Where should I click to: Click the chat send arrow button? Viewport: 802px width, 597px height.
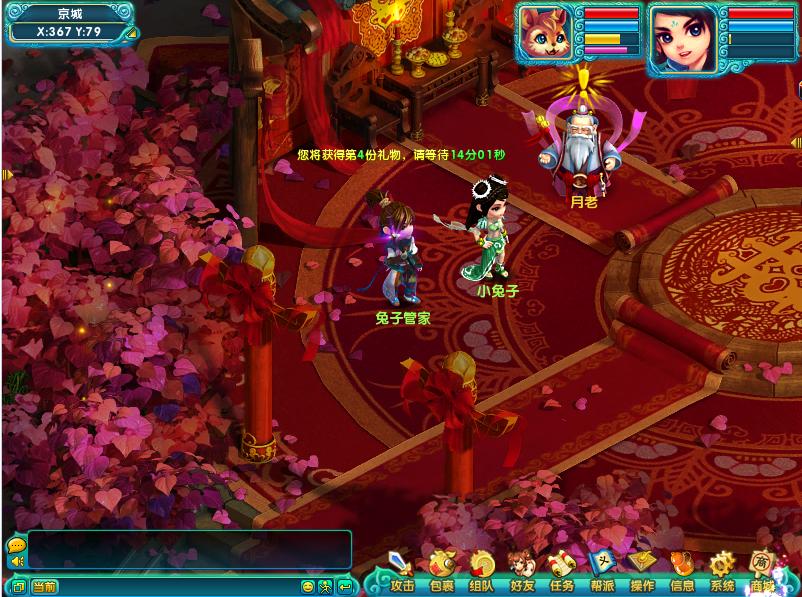(344, 586)
